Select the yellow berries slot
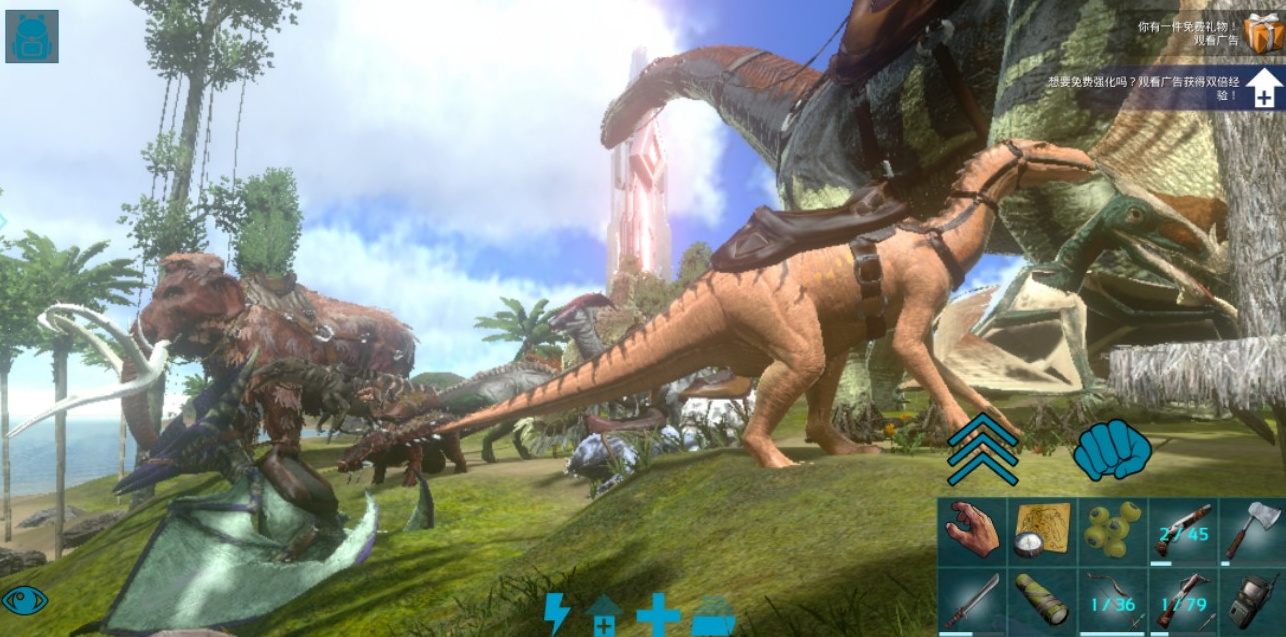Image resolution: width=1286 pixels, height=637 pixels. (x=1112, y=531)
